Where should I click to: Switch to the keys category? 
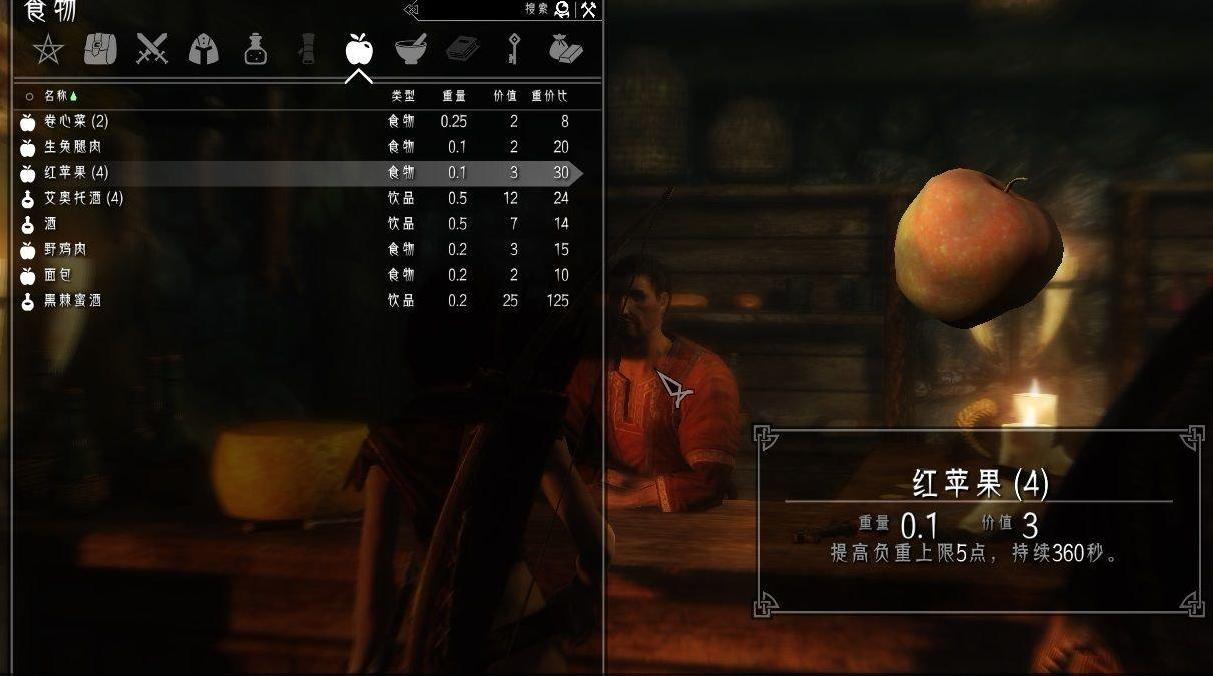(x=514, y=49)
